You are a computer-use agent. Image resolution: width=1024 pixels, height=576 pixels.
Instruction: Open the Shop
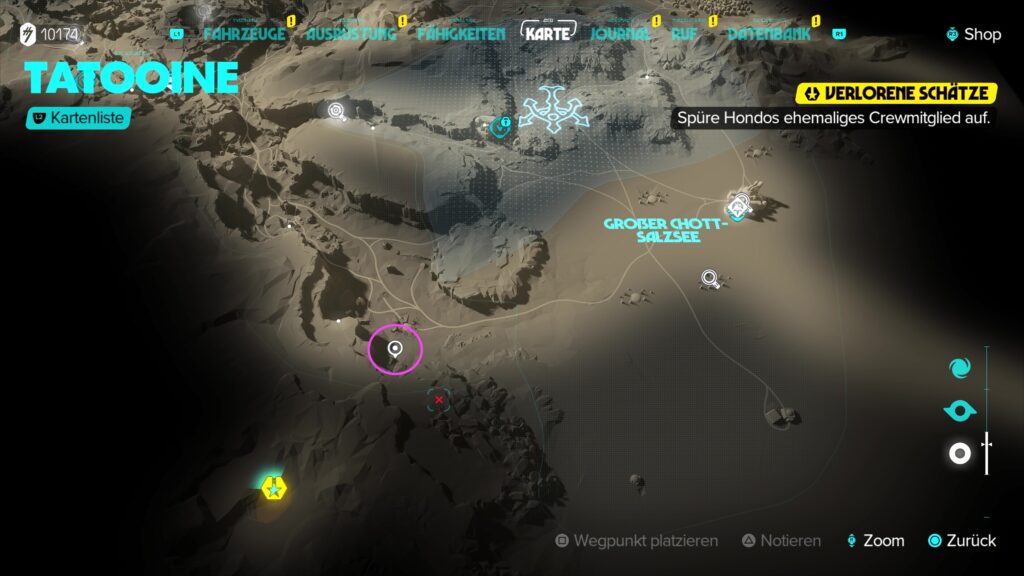click(974, 34)
